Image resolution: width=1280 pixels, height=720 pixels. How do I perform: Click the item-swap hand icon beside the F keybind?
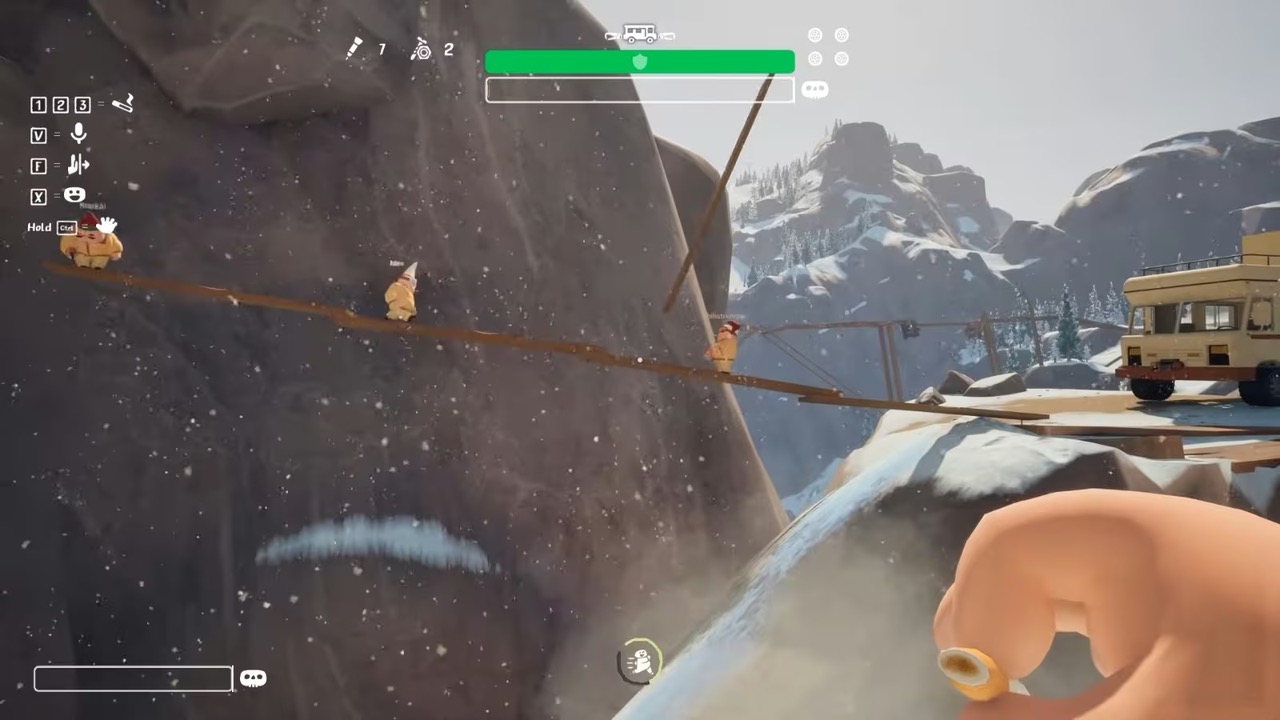(78, 166)
